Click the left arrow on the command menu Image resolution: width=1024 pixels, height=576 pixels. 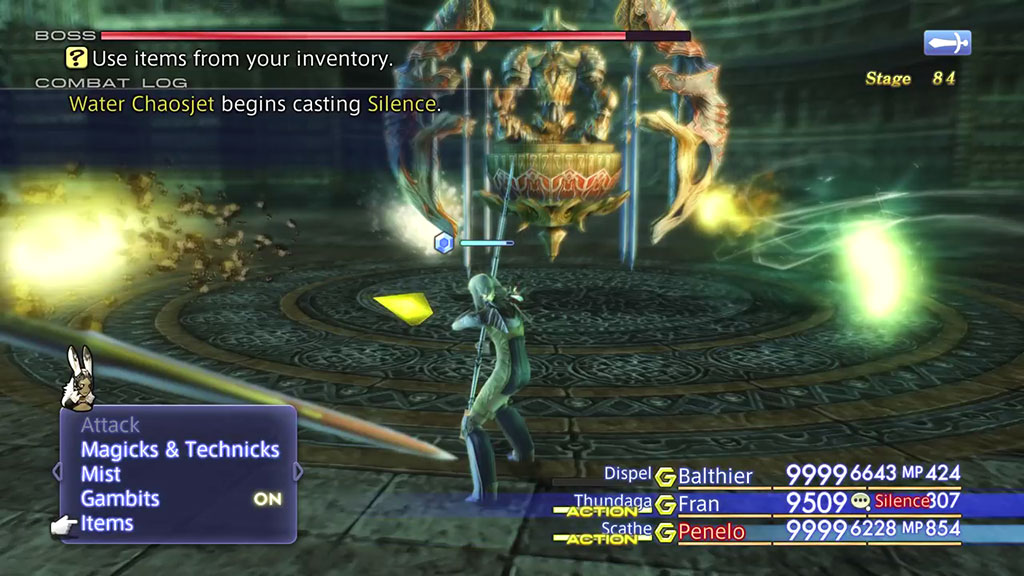(x=57, y=470)
